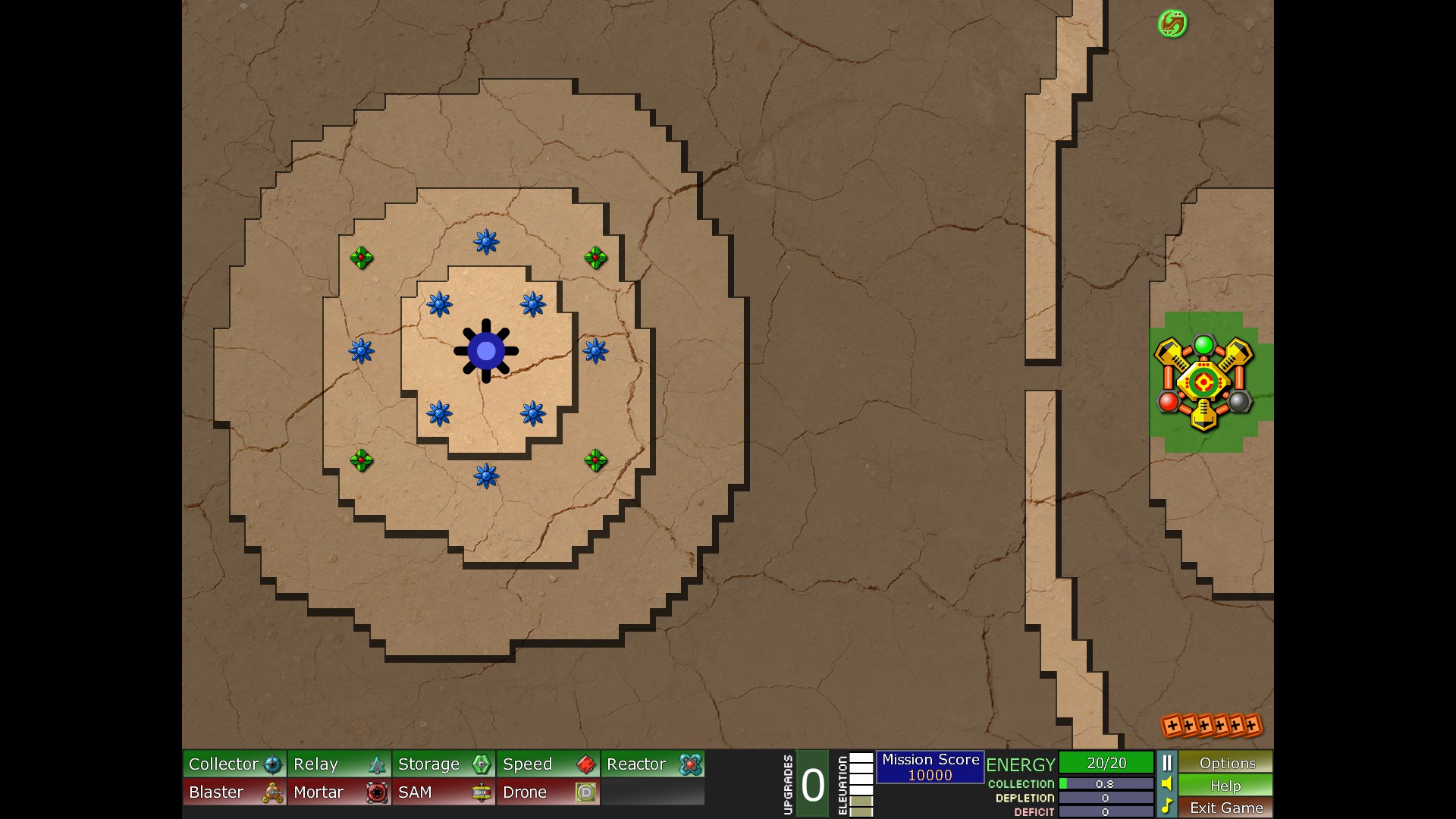Open the Upgrades counter box
1456x819 pixels.
[x=812, y=784]
